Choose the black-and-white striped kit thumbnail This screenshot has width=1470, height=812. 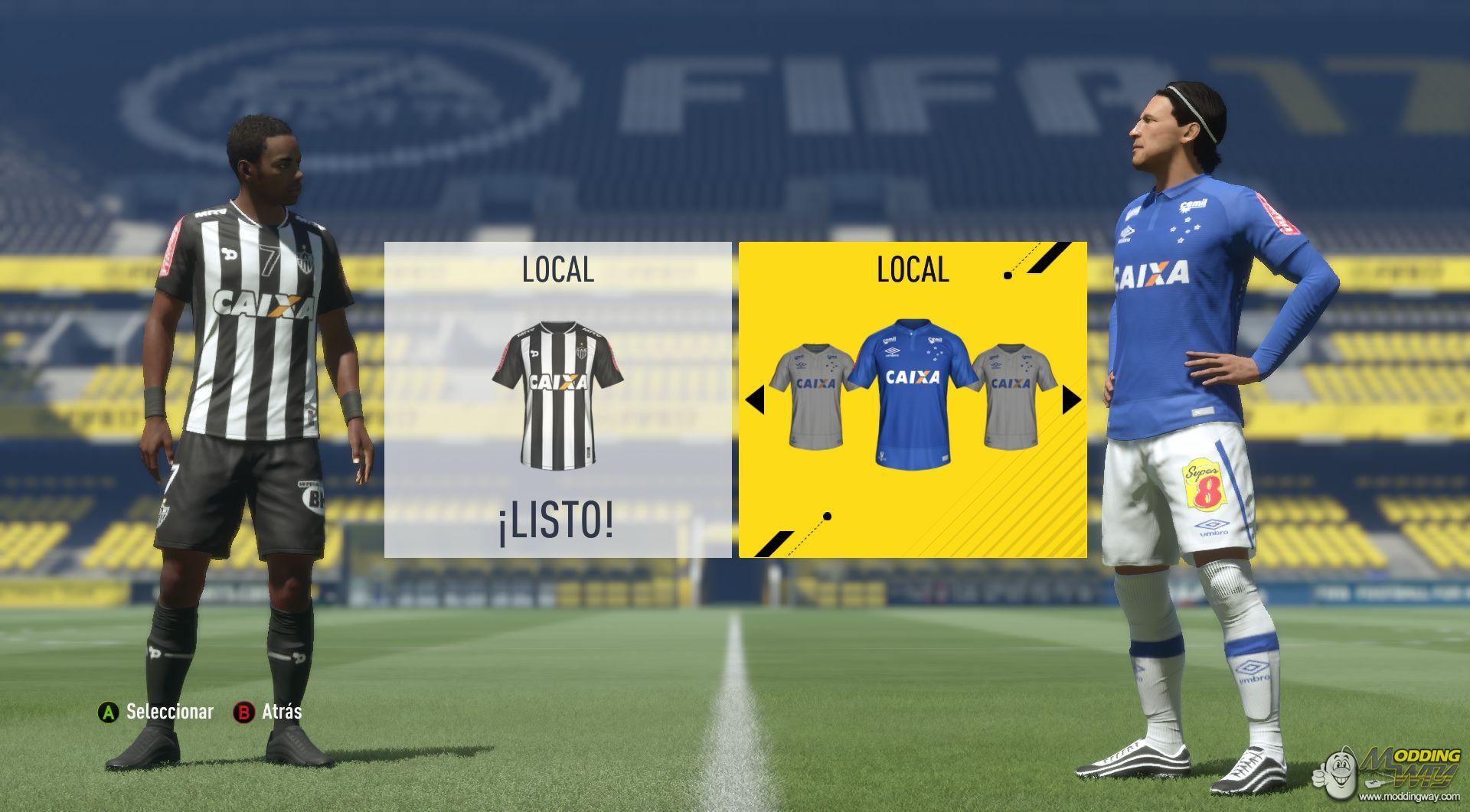(557, 393)
